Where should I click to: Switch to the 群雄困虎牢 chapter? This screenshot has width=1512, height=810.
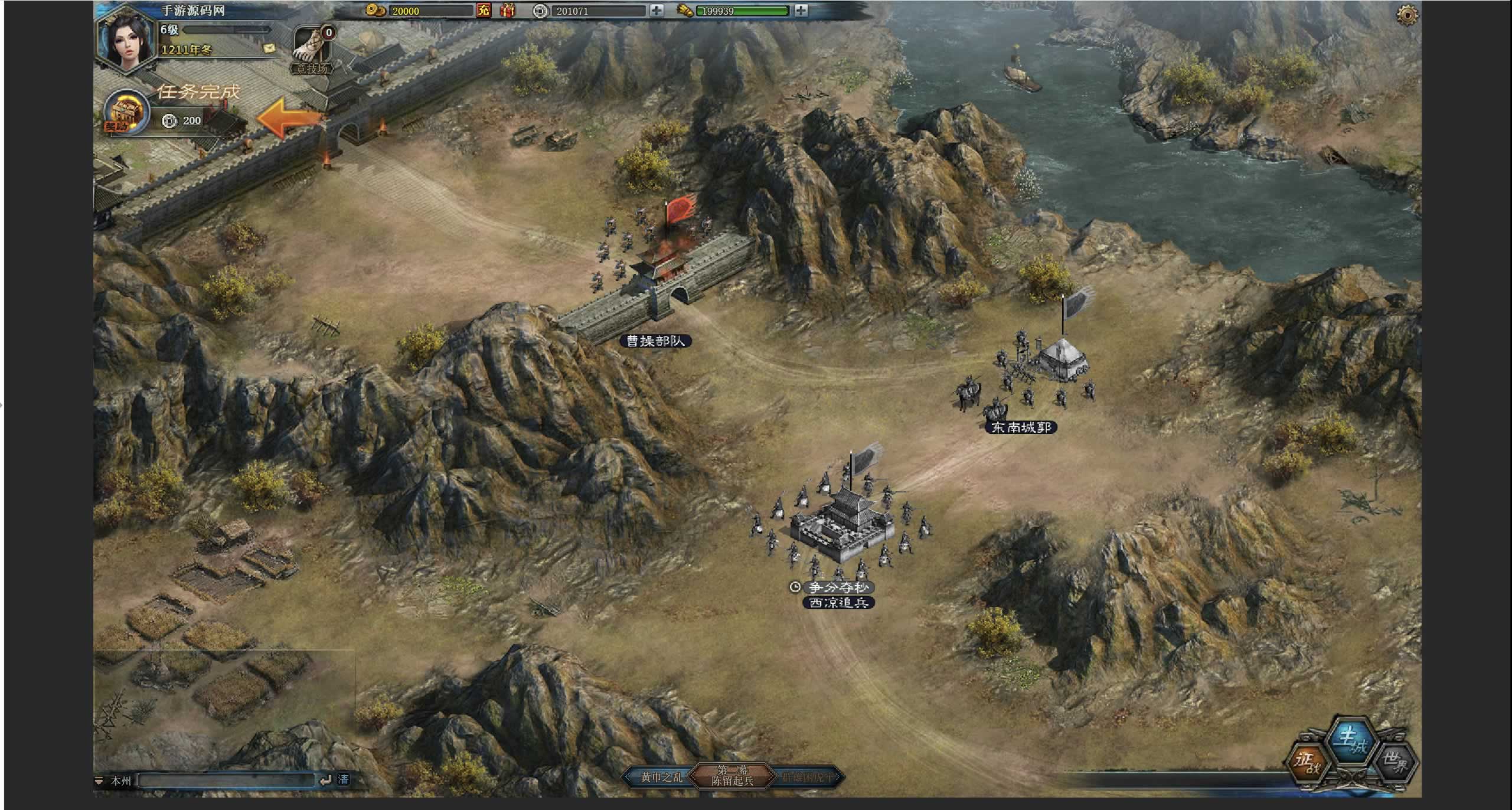808,778
